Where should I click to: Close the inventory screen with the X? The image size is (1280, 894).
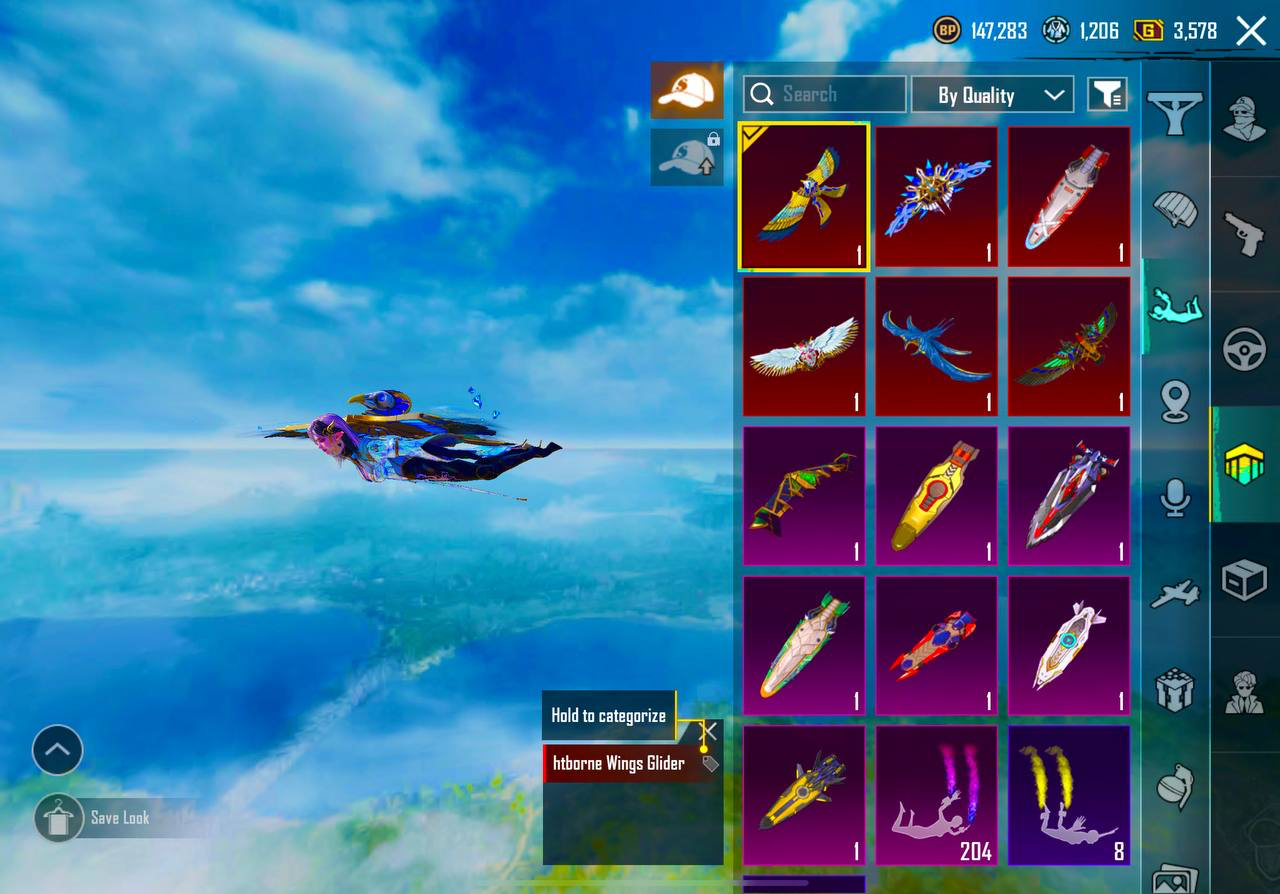[1251, 31]
